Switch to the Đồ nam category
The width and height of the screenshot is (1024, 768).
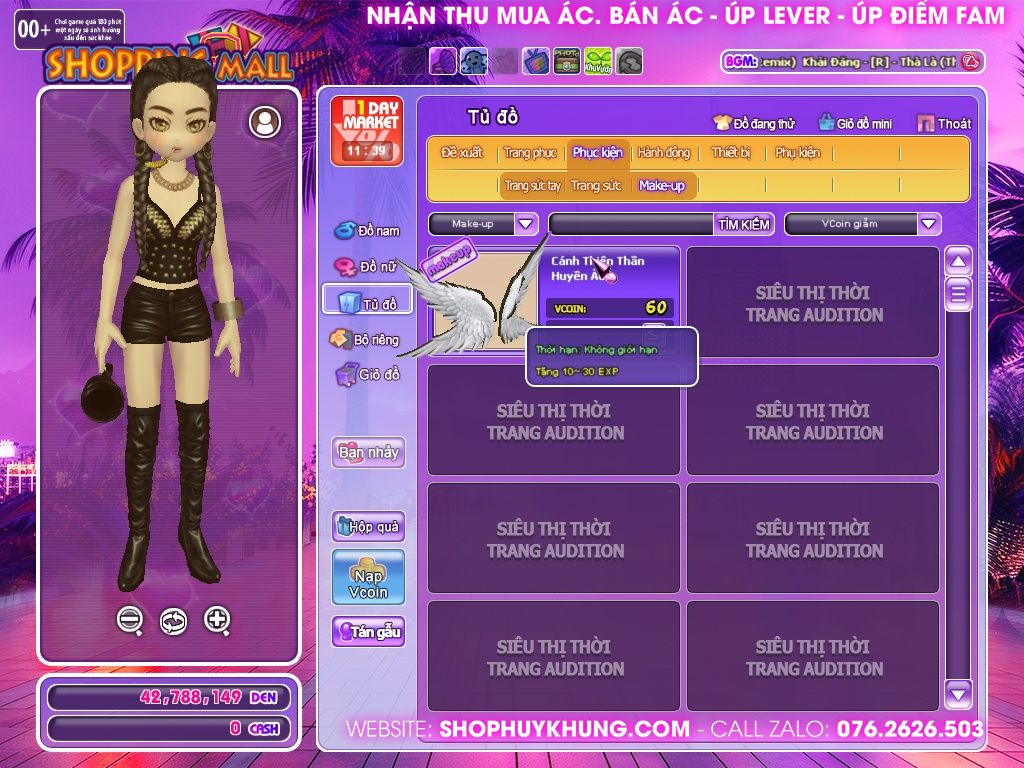[x=367, y=231]
